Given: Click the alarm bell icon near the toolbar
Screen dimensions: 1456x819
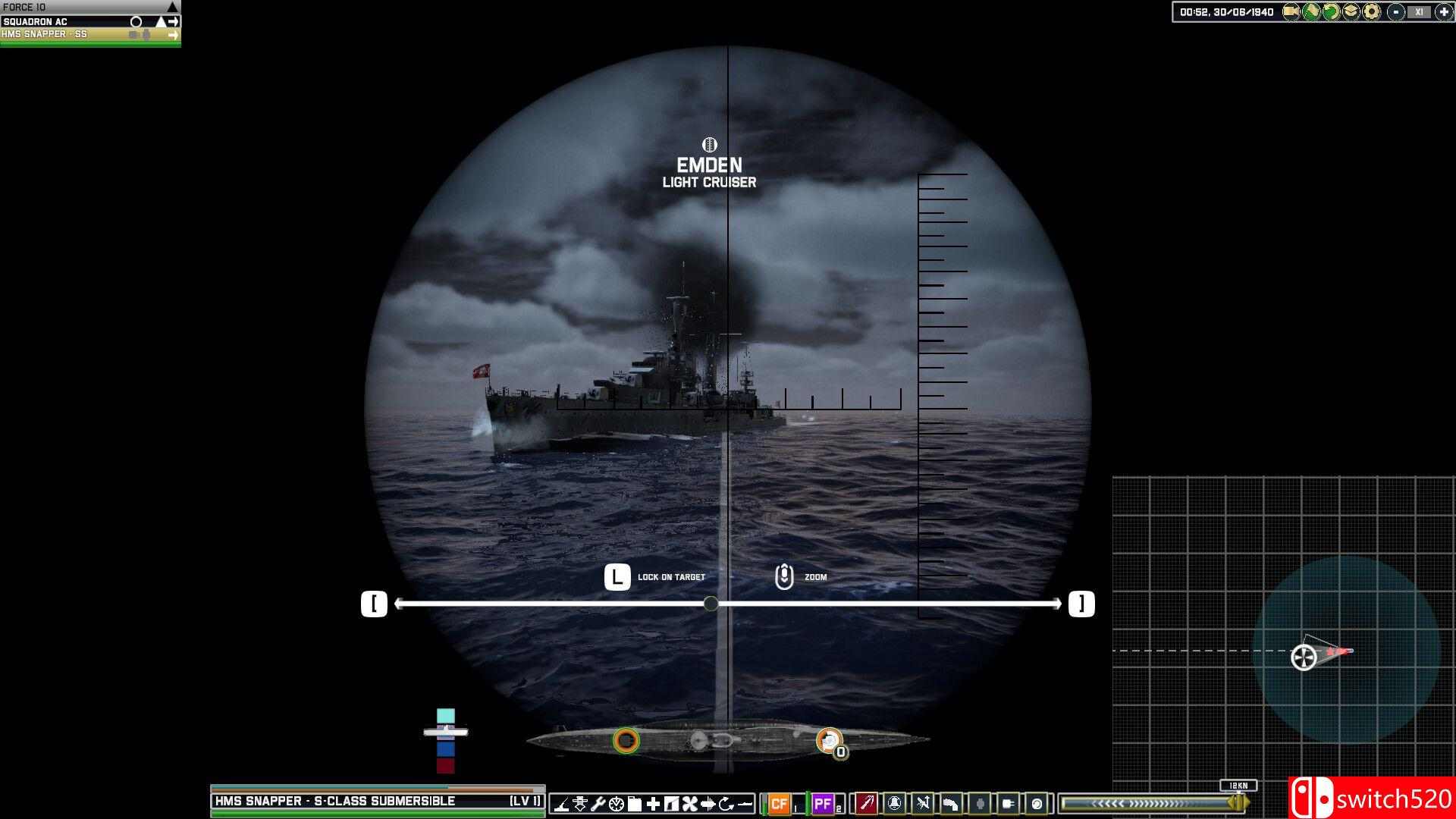Looking at the screenshot, I should tap(895, 804).
